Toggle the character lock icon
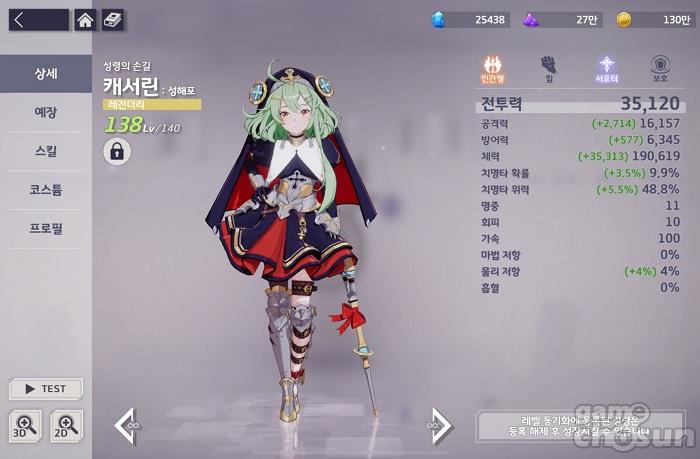 tap(117, 151)
